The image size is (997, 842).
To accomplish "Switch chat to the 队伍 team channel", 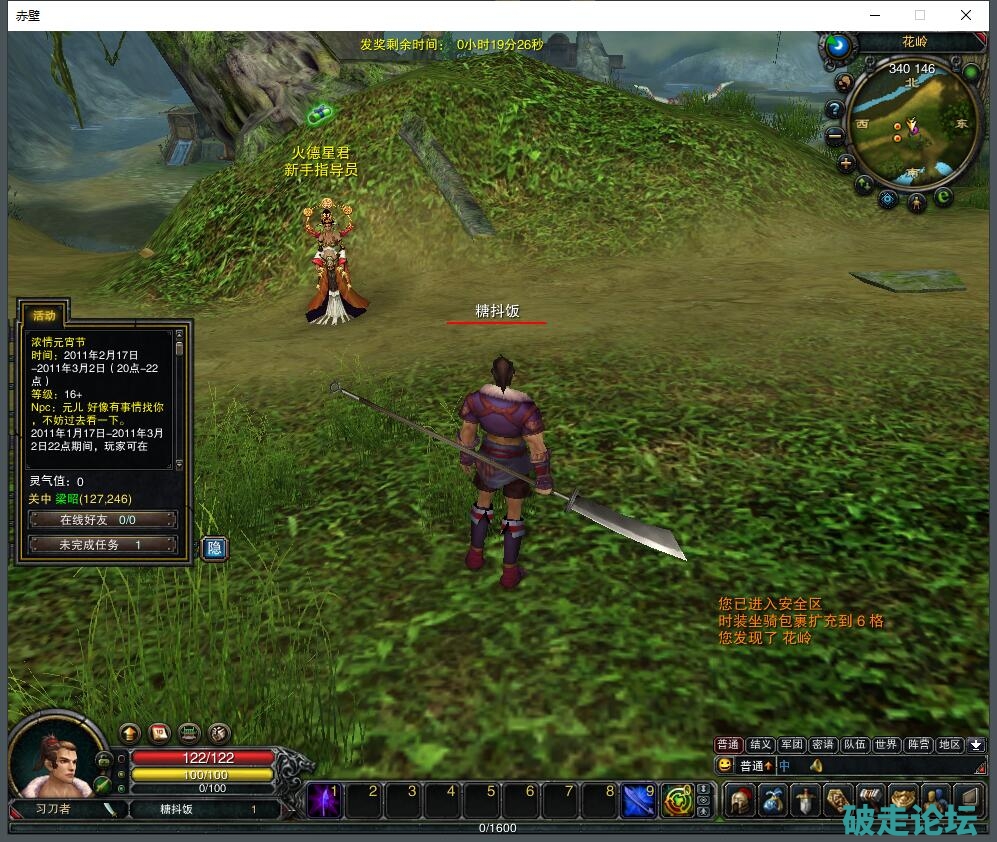I will click(854, 745).
